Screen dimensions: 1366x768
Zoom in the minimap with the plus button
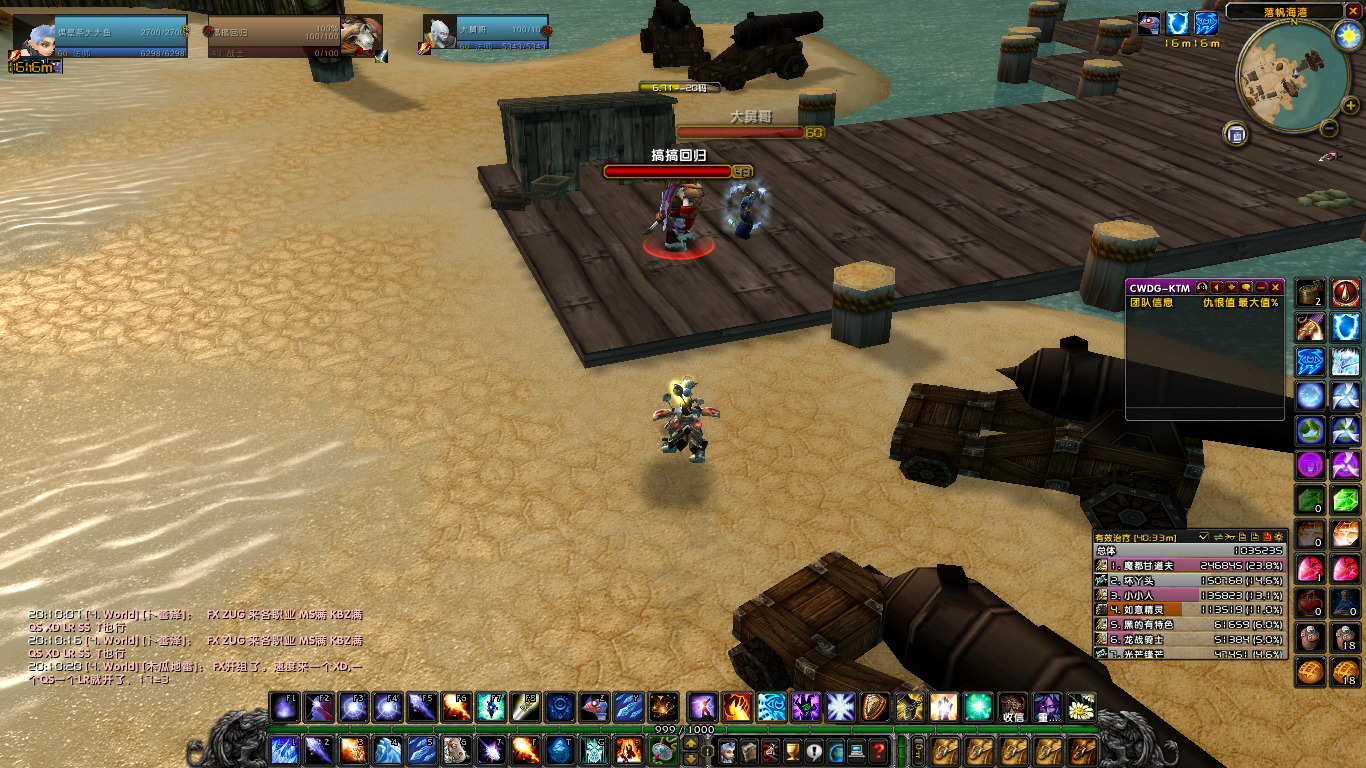pyautogui.click(x=1351, y=105)
